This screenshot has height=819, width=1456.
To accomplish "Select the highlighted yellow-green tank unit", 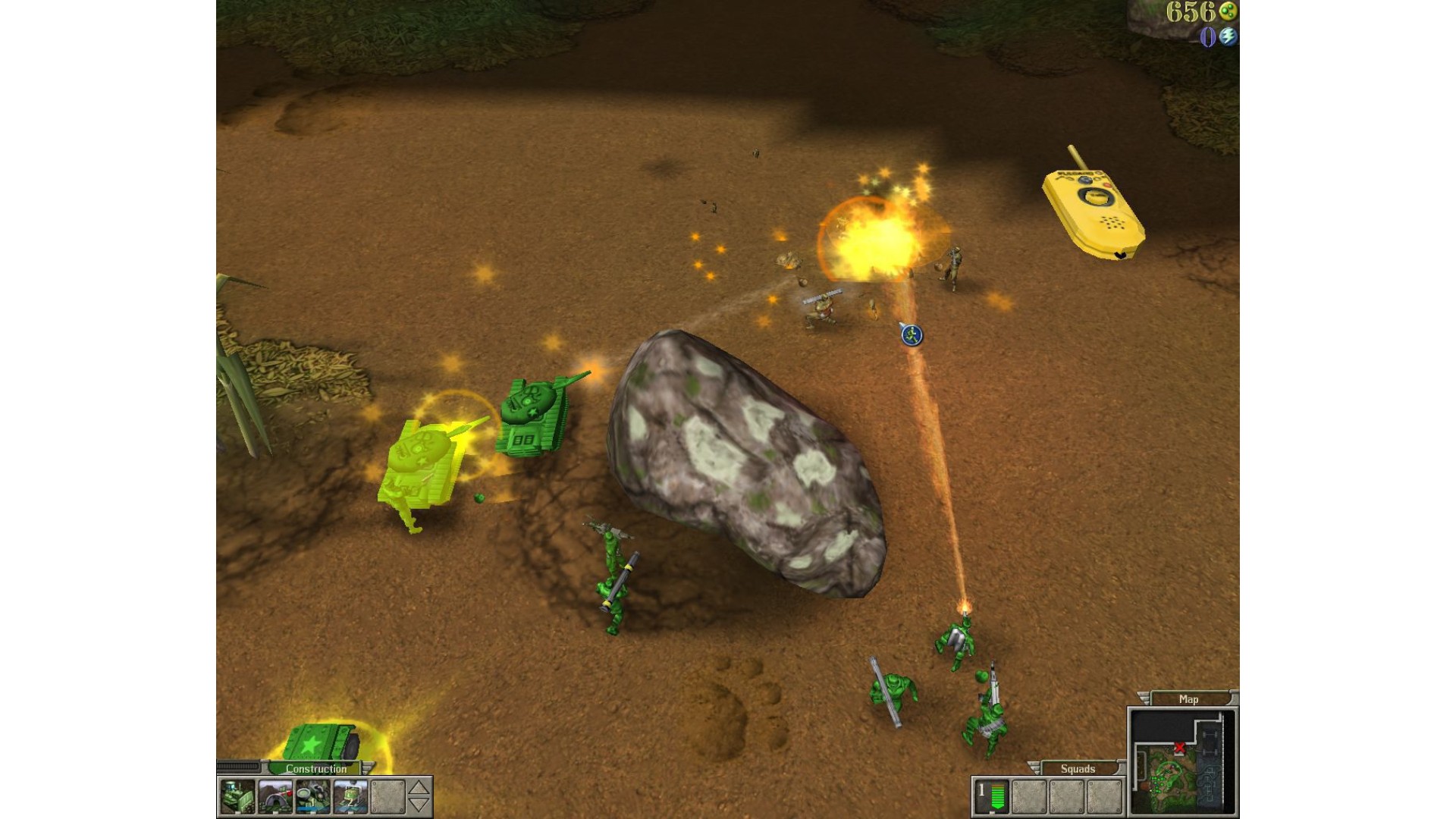I will 421,463.
